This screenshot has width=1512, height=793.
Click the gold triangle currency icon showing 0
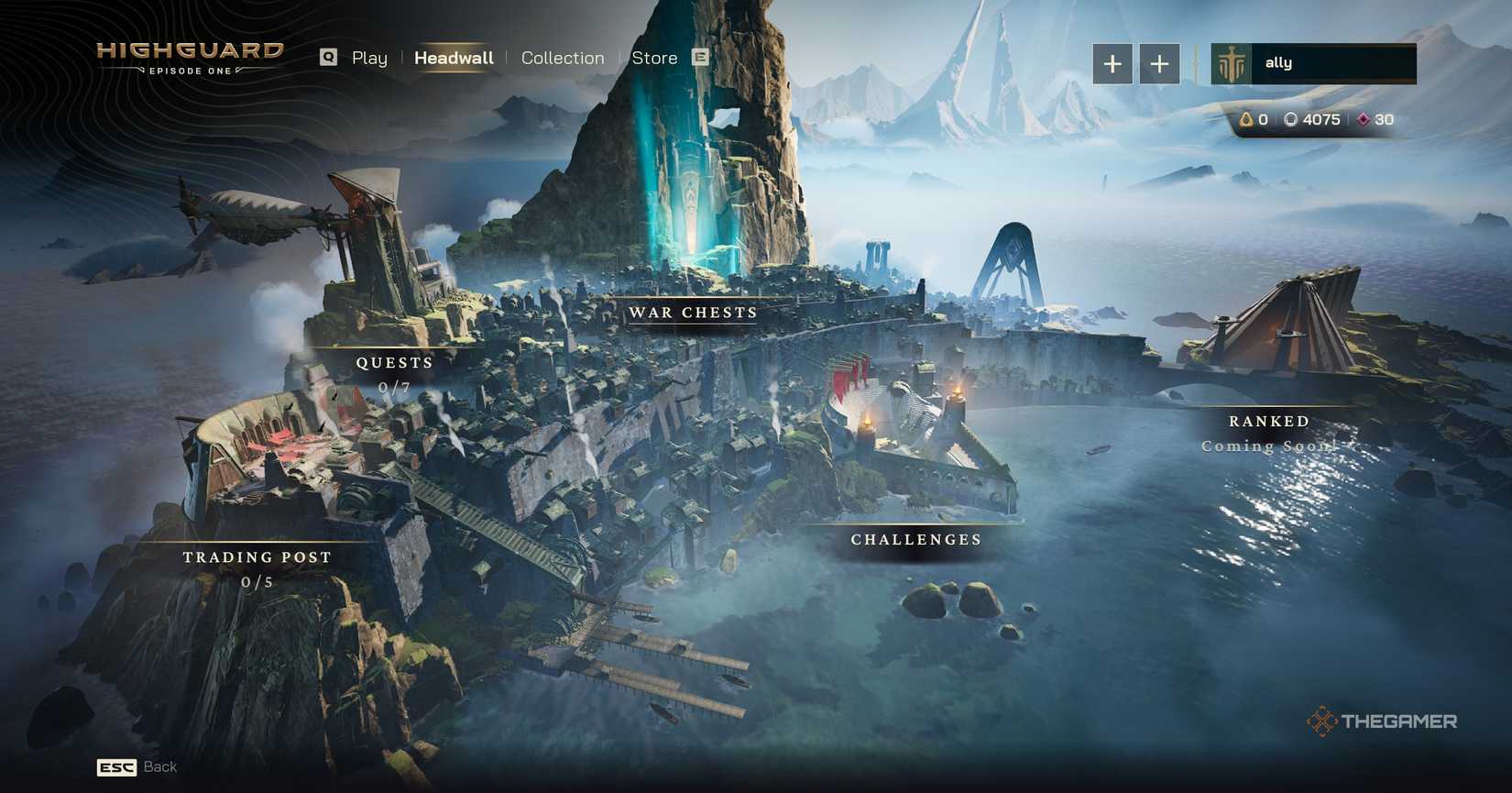(x=1246, y=119)
